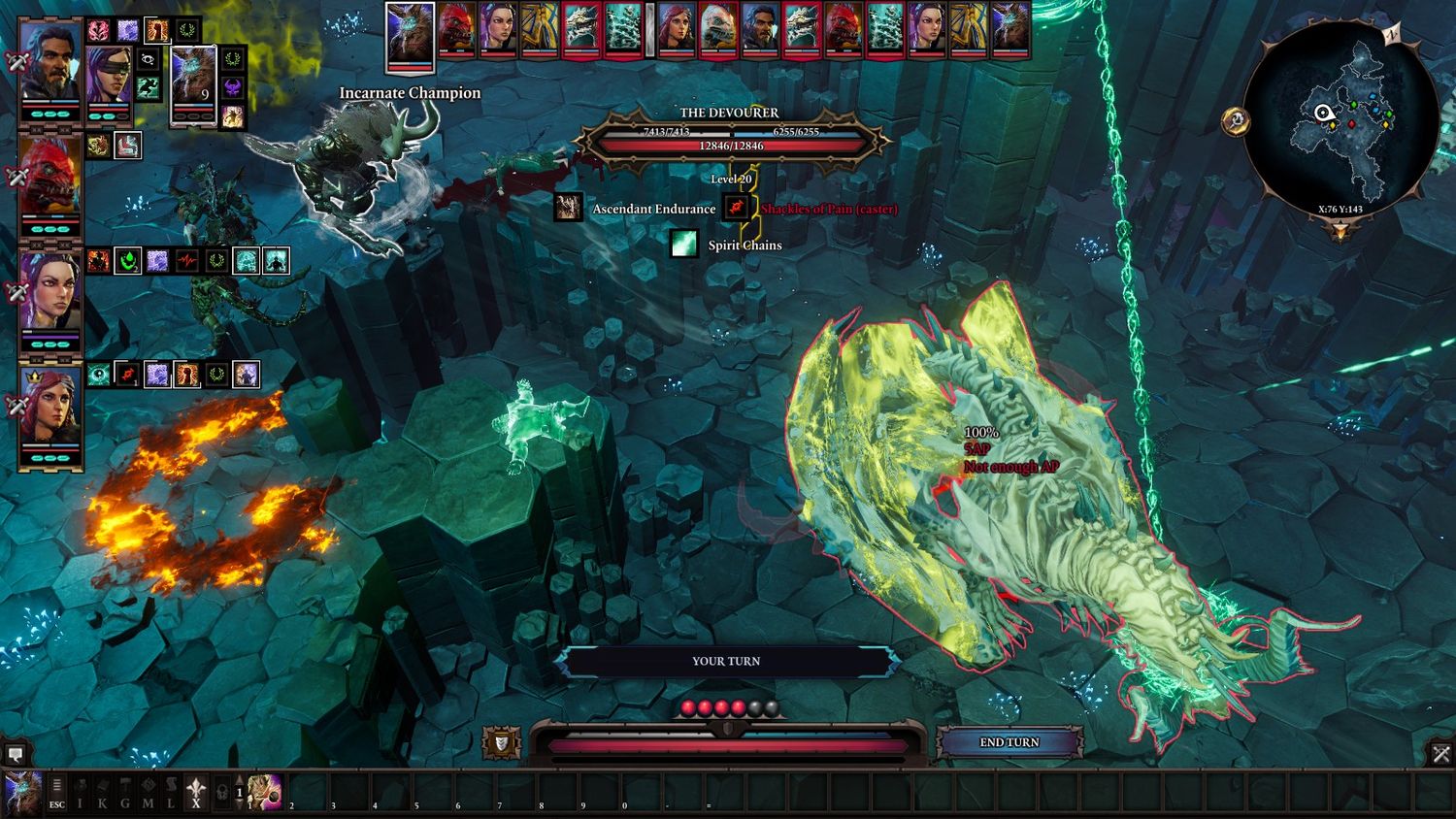This screenshot has width=1456, height=819.
Task: Open the chat log speech bubble
Action: (x=16, y=754)
